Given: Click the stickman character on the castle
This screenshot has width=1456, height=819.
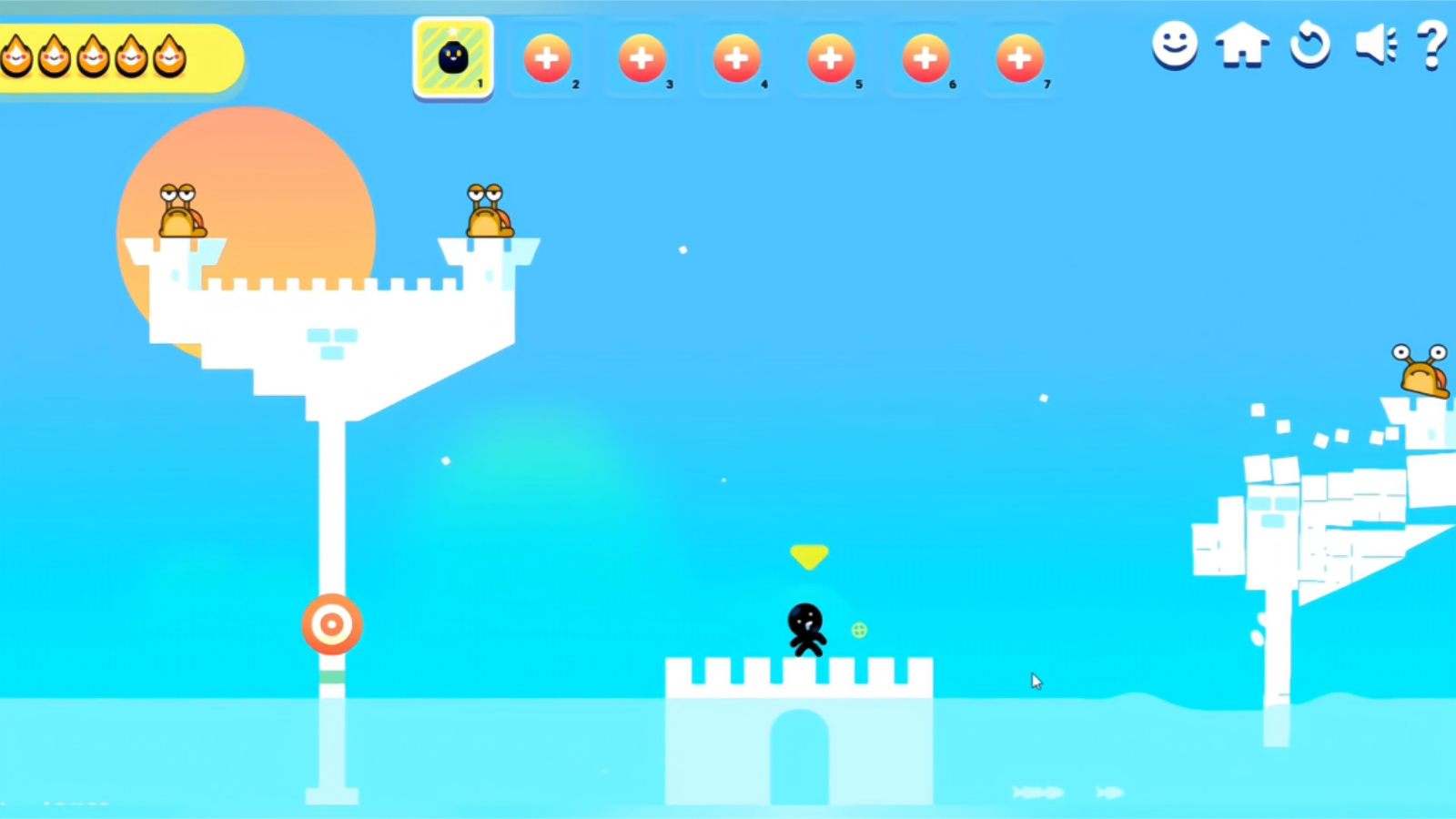Looking at the screenshot, I should pos(808,628).
